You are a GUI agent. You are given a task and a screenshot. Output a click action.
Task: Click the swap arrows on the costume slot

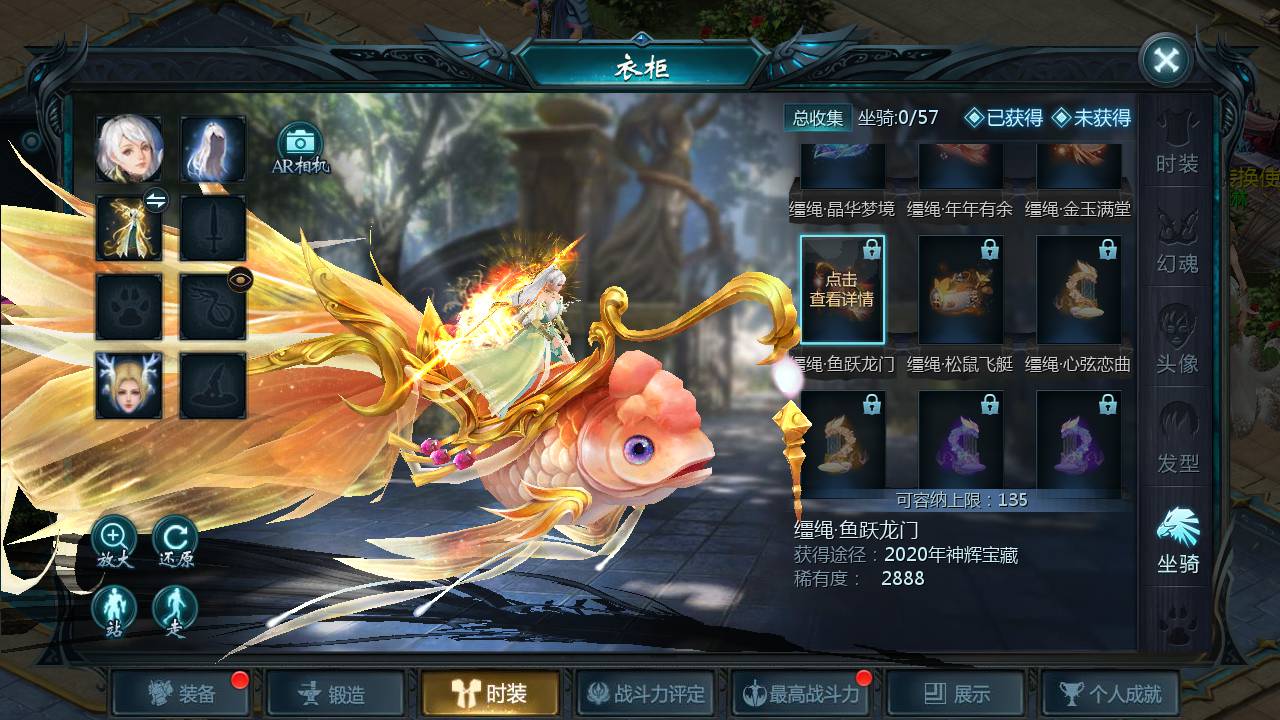pyautogui.click(x=156, y=200)
